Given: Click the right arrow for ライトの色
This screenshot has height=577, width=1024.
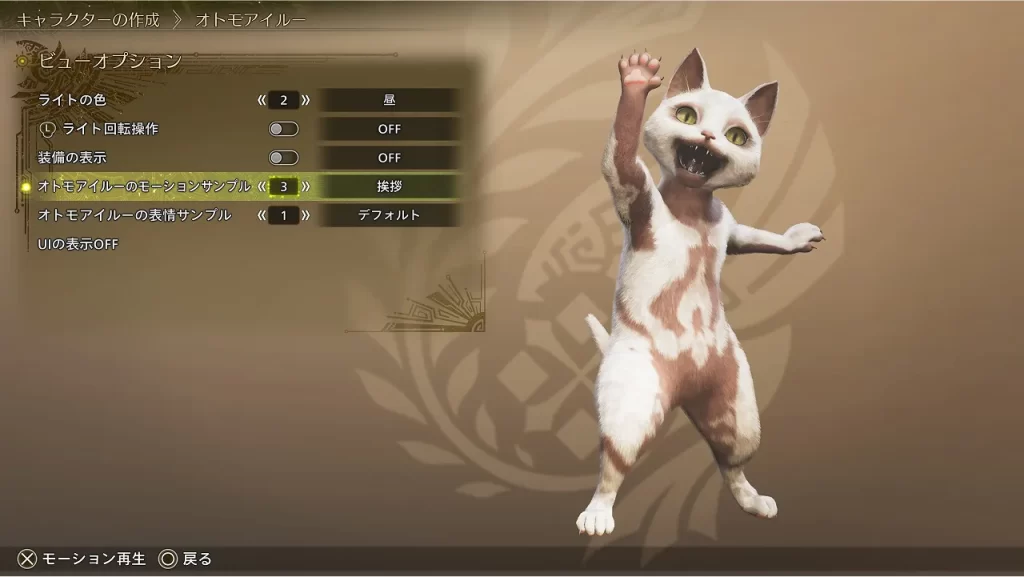Looking at the screenshot, I should pyautogui.click(x=305, y=100).
